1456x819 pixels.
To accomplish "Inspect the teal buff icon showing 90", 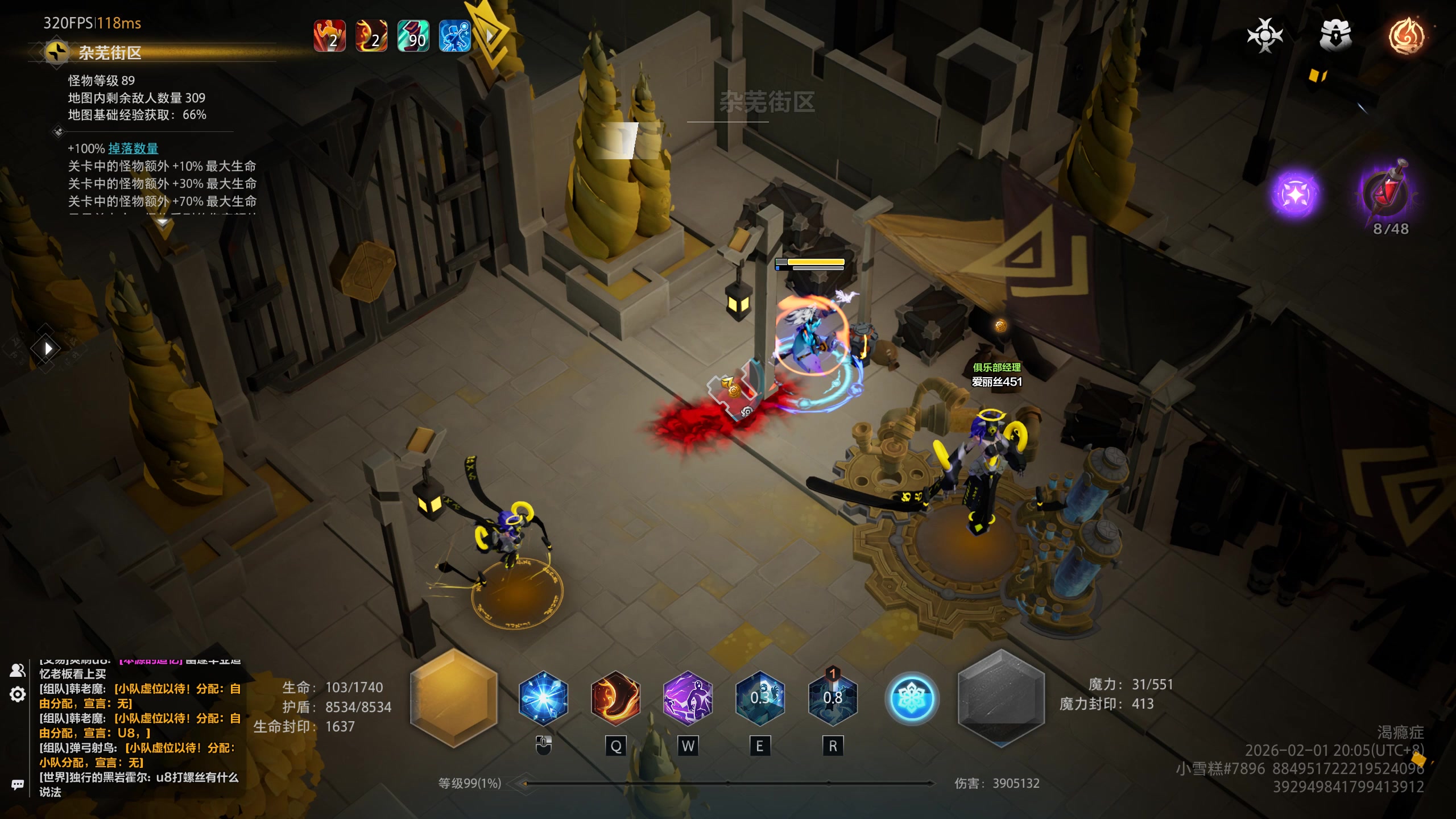I will (413, 36).
